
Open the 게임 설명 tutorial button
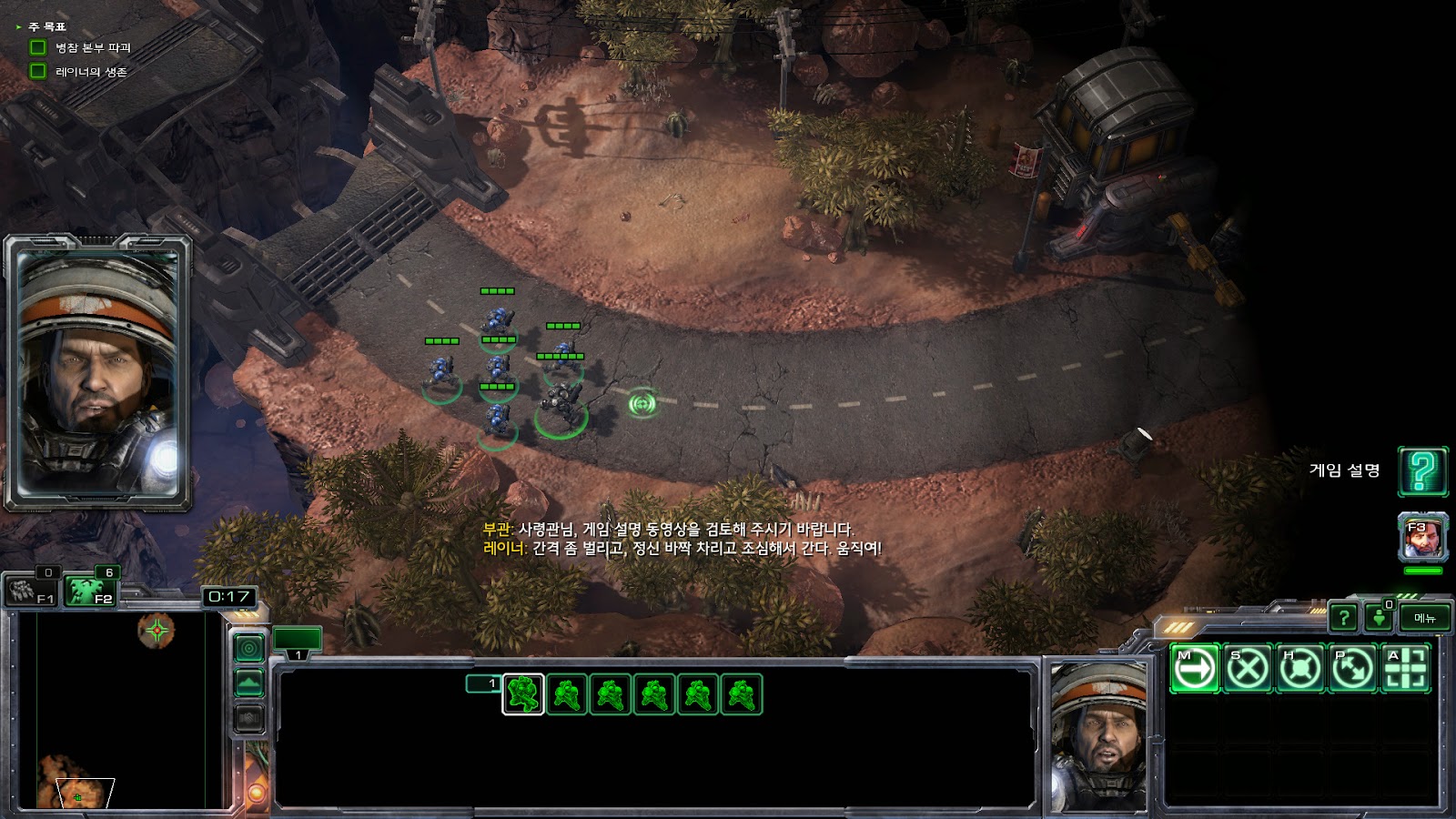tap(1421, 470)
